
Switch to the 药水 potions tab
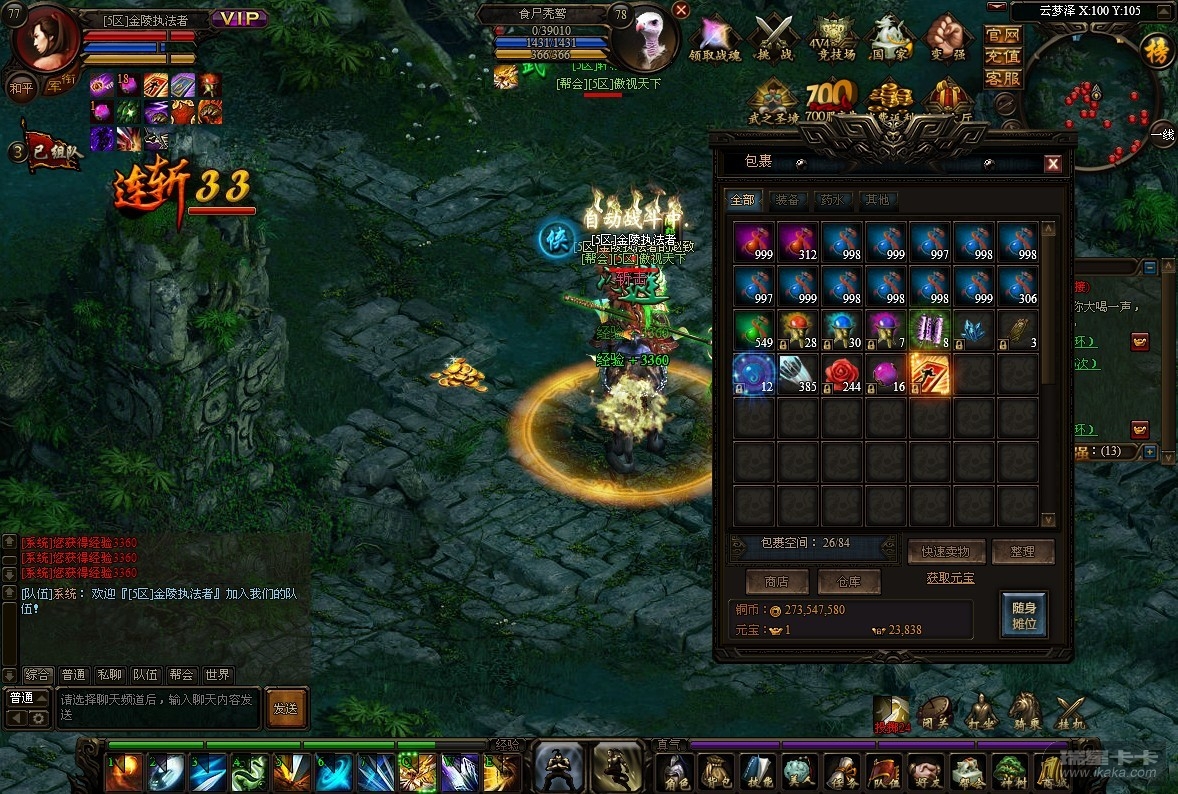(x=831, y=200)
